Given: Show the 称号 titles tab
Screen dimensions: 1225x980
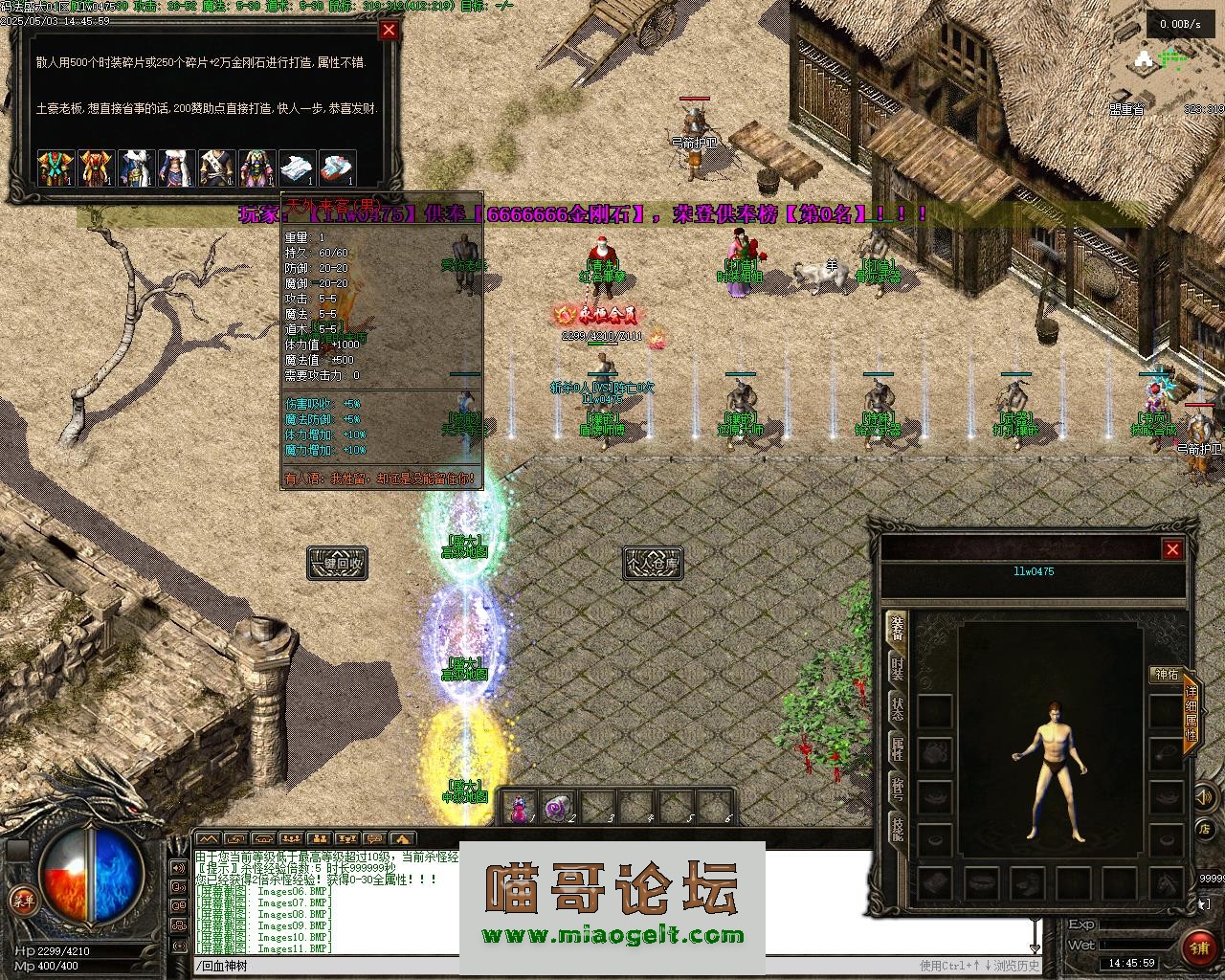Looking at the screenshot, I should click(897, 789).
